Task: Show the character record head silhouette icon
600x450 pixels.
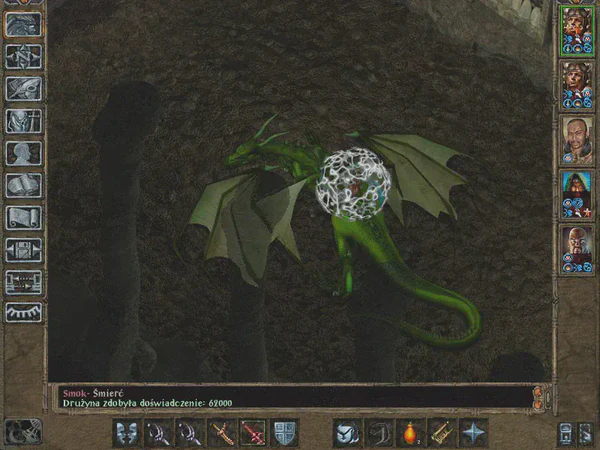Action: tap(23, 153)
